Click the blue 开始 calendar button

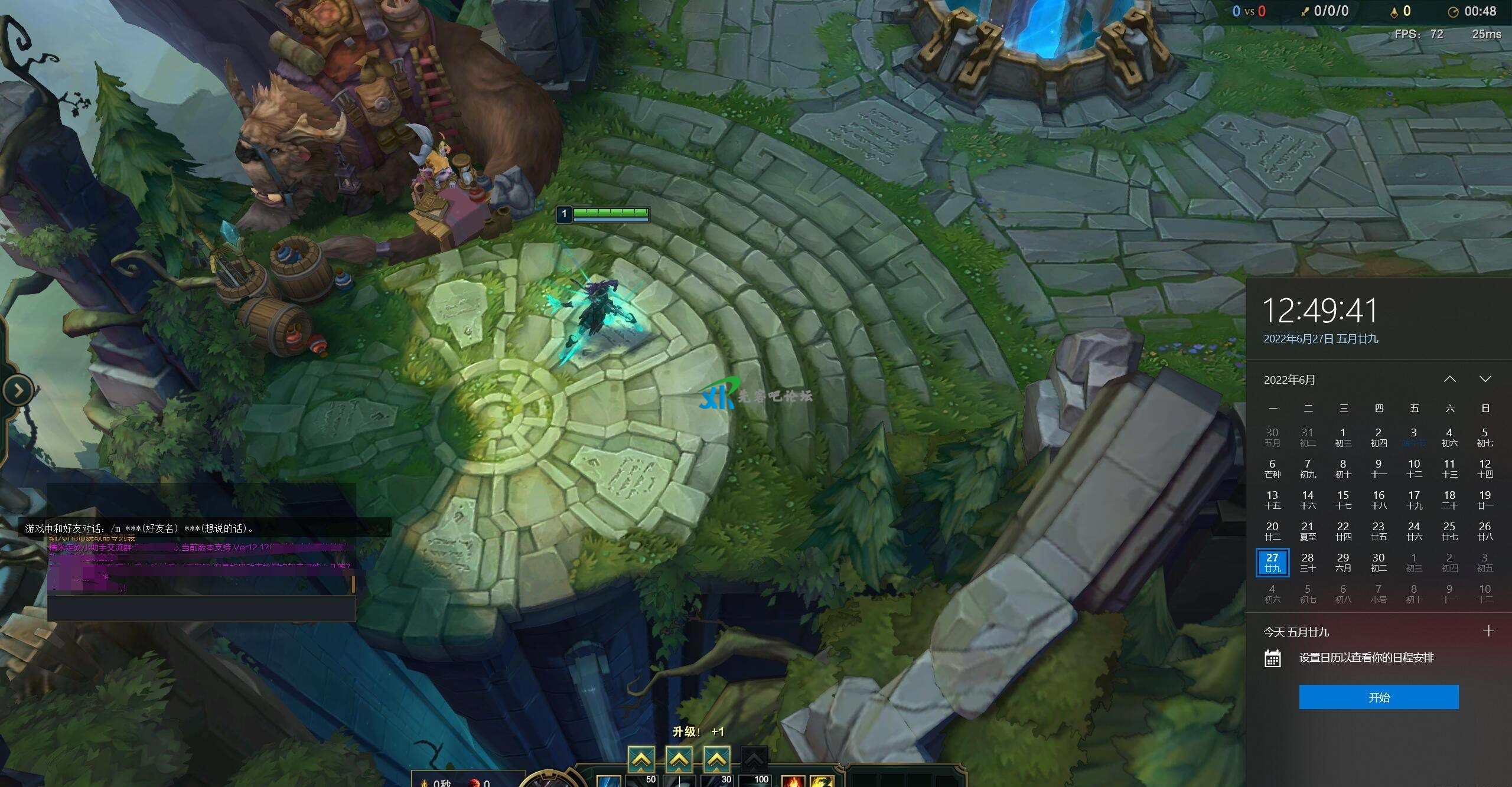1379,697
